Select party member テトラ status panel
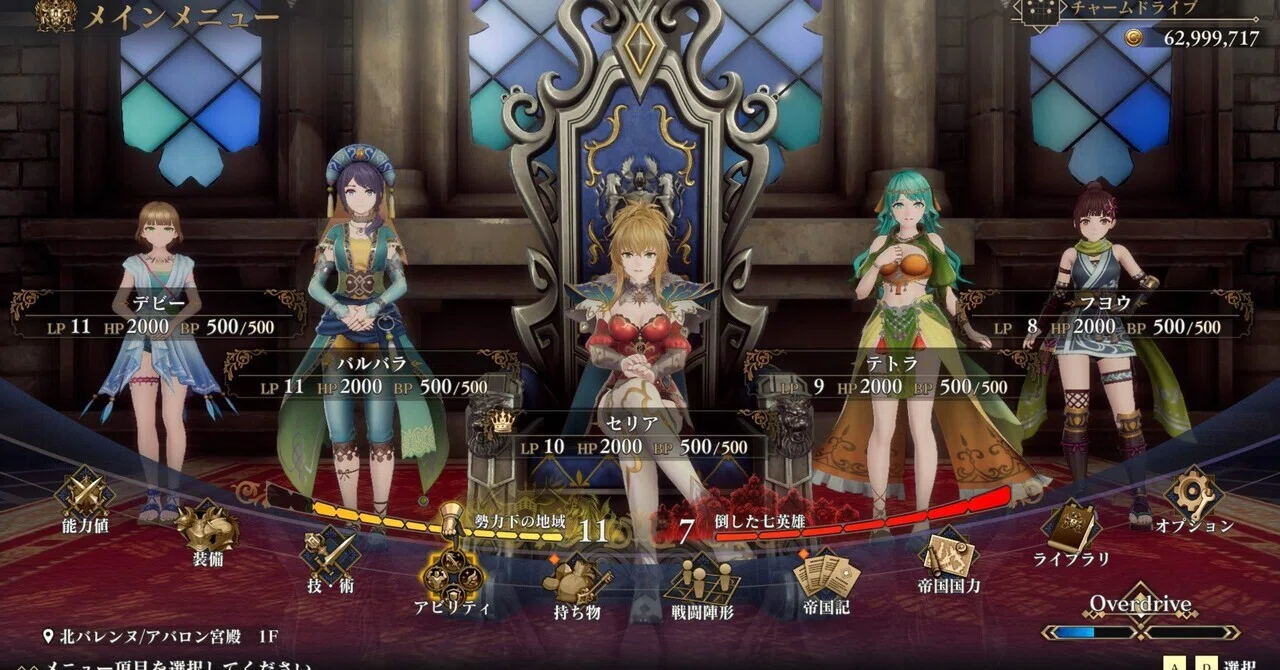 tap(890, 375)
